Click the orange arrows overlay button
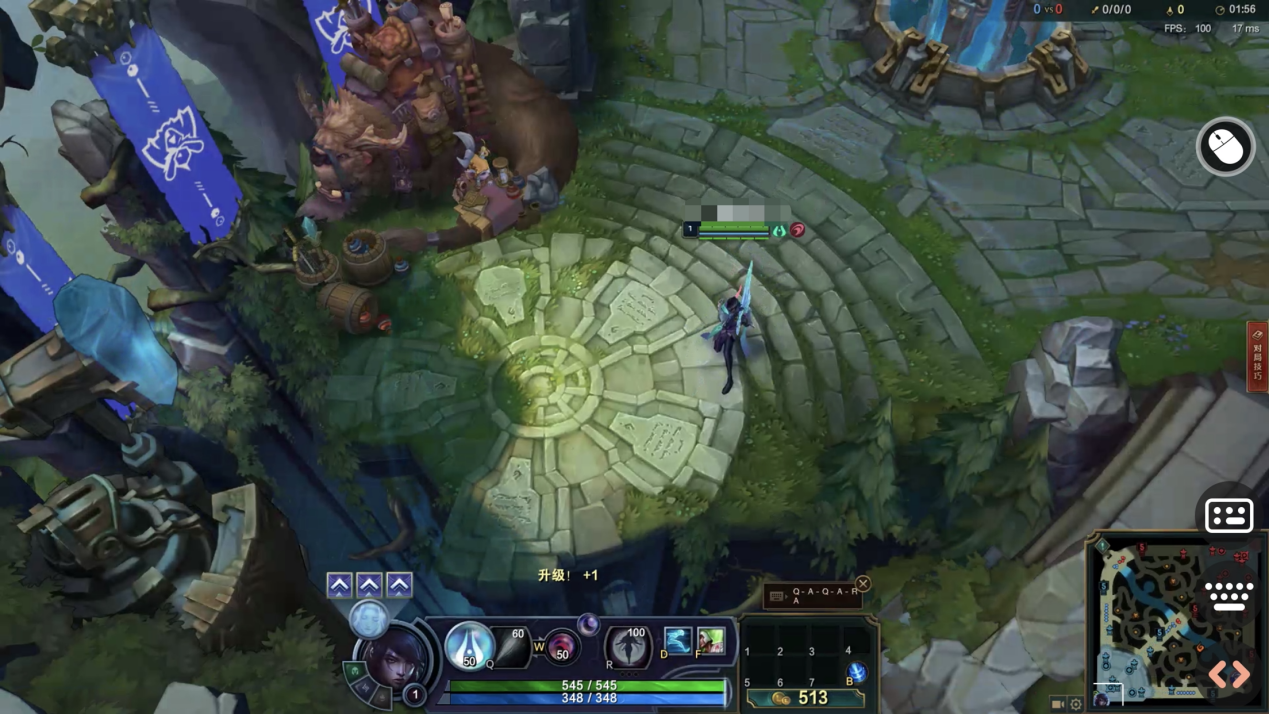Viewport: 1269px width, 714px height. [1229, 674]
